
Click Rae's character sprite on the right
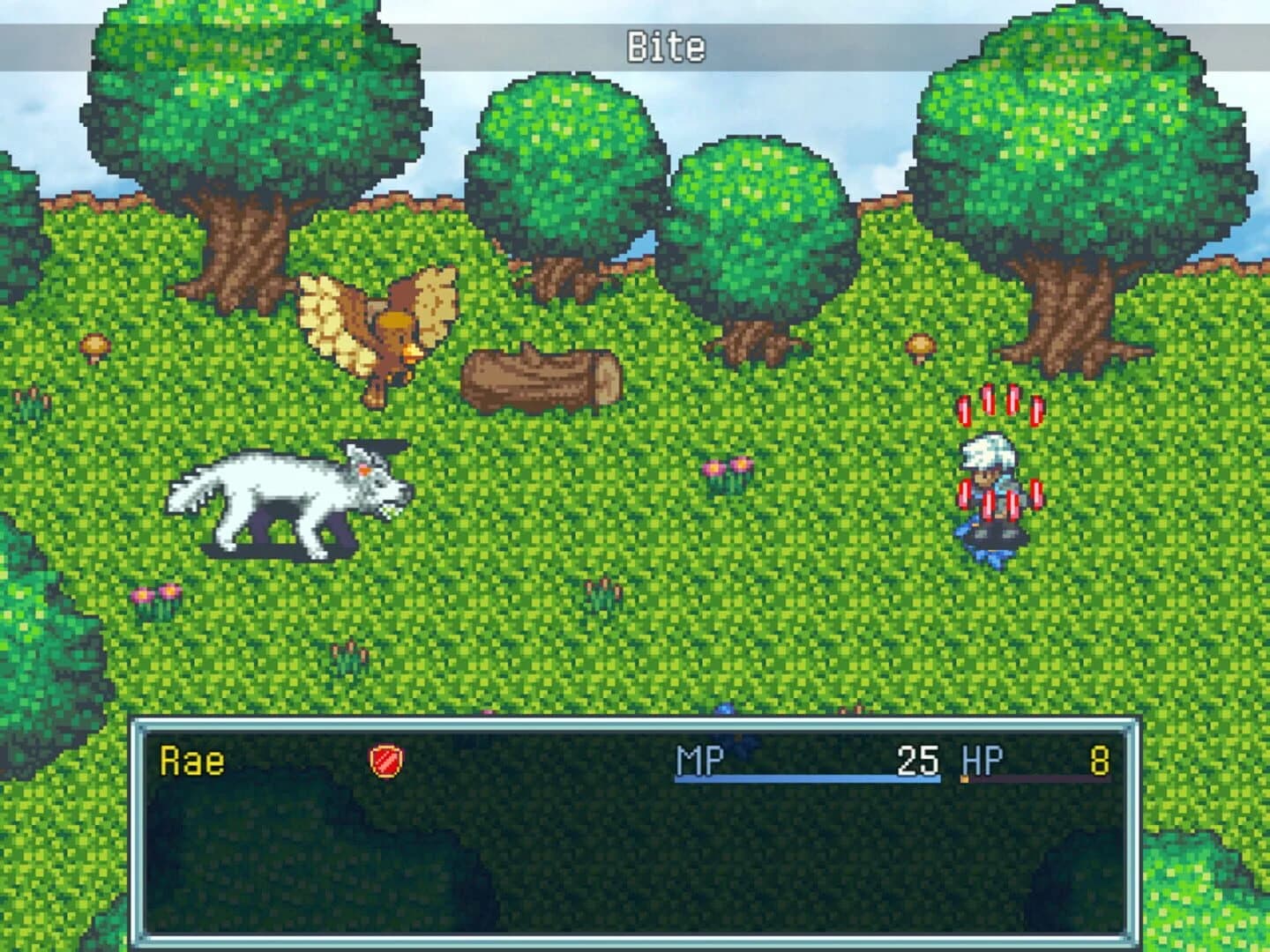point(992,494)
